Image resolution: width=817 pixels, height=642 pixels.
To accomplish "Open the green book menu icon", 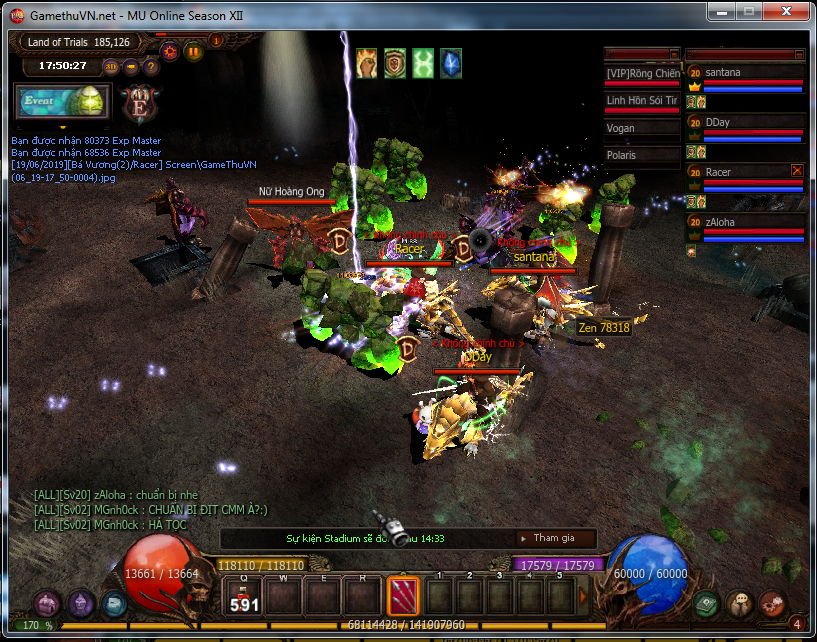I will tap(708, 603).
